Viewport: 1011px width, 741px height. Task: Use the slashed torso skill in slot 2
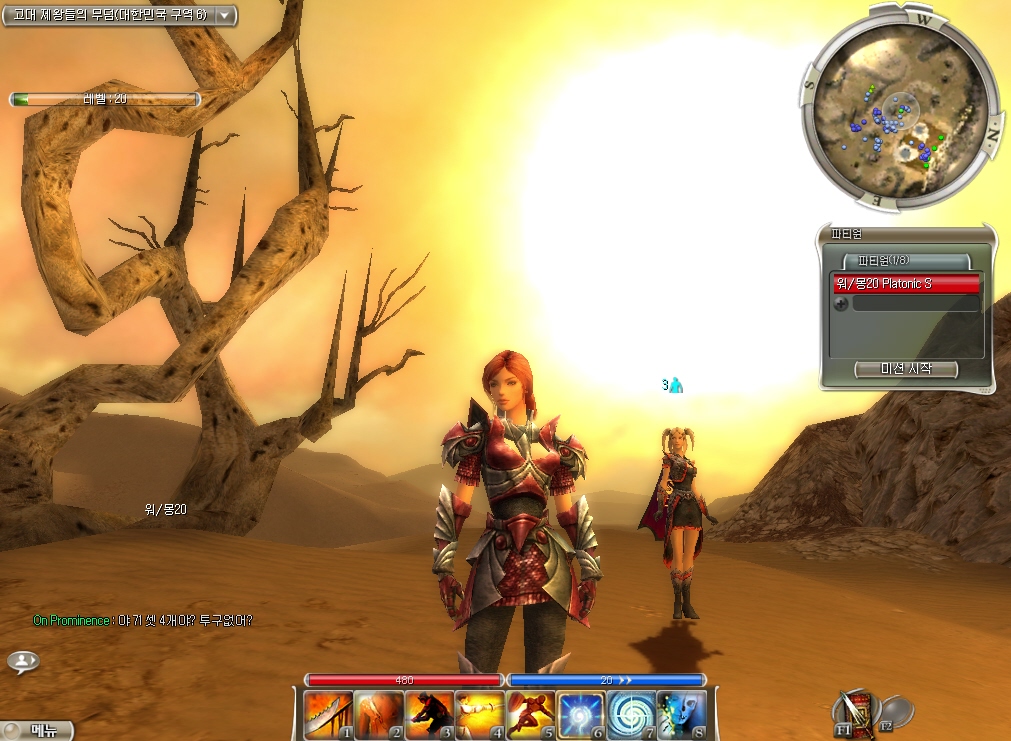pyautogui.click(x=380, y=716)
